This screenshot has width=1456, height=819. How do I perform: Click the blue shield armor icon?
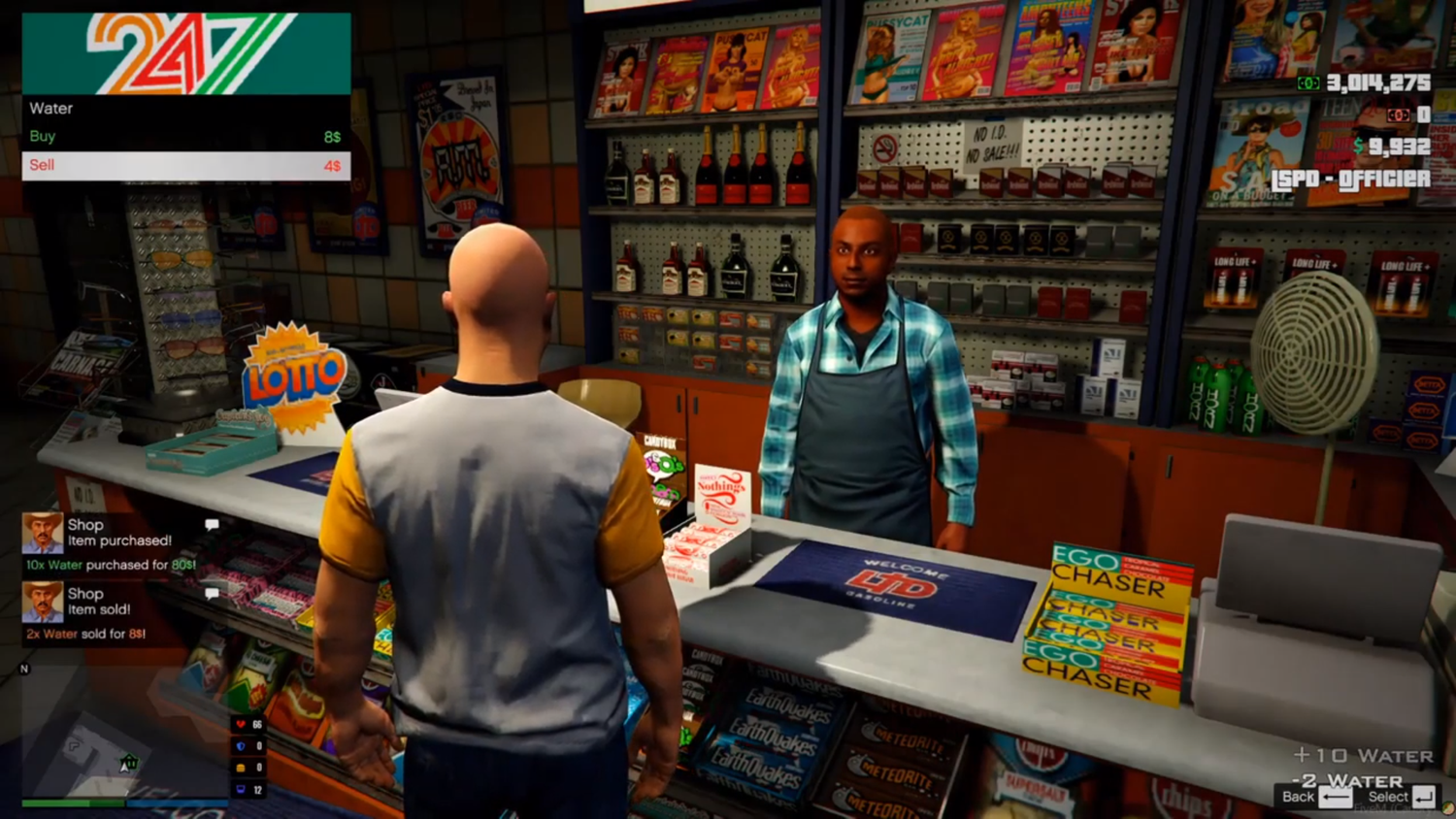[x=240, y=746]
